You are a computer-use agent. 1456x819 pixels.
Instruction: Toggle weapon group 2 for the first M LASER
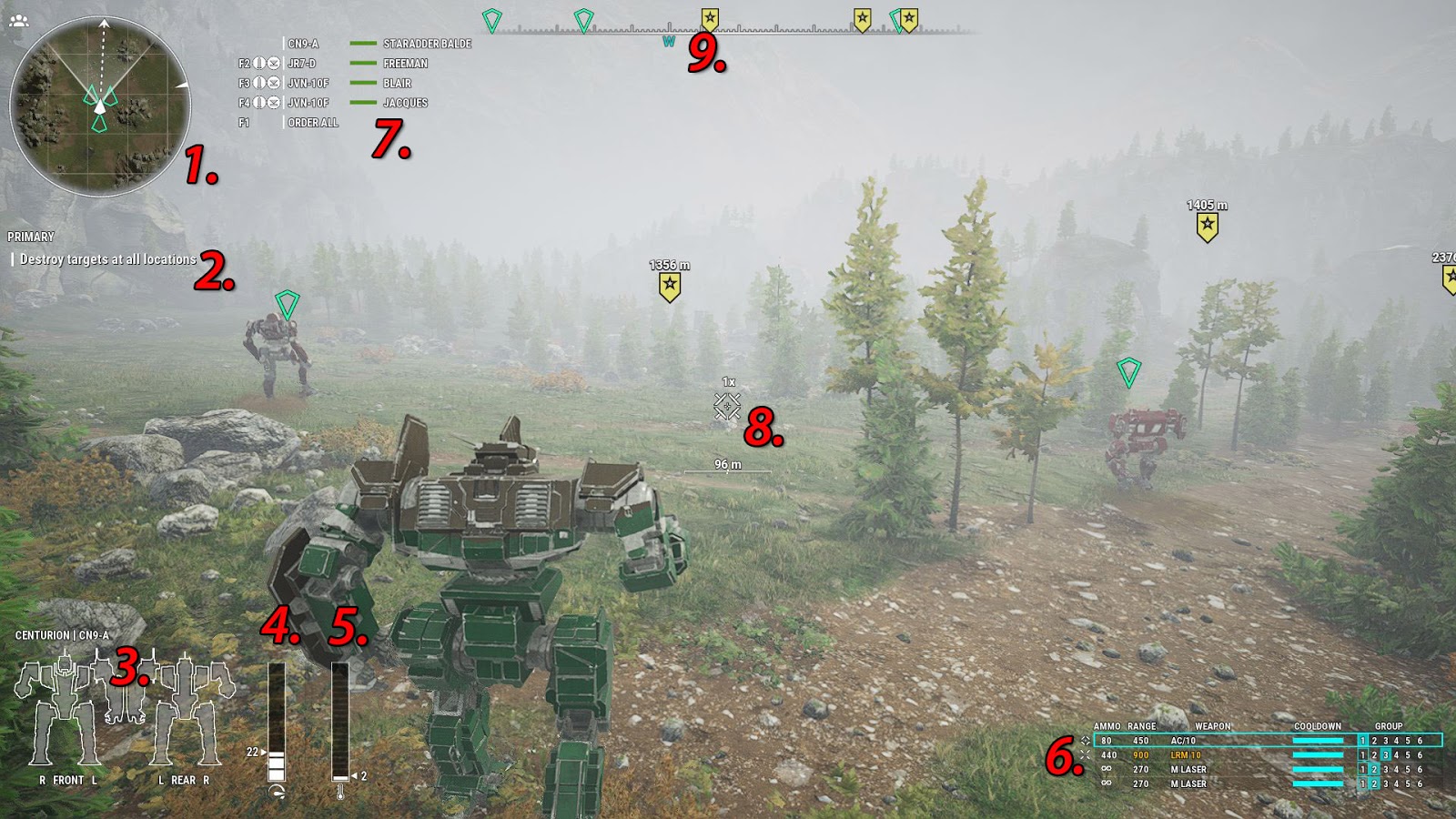tap(1375, 770)
